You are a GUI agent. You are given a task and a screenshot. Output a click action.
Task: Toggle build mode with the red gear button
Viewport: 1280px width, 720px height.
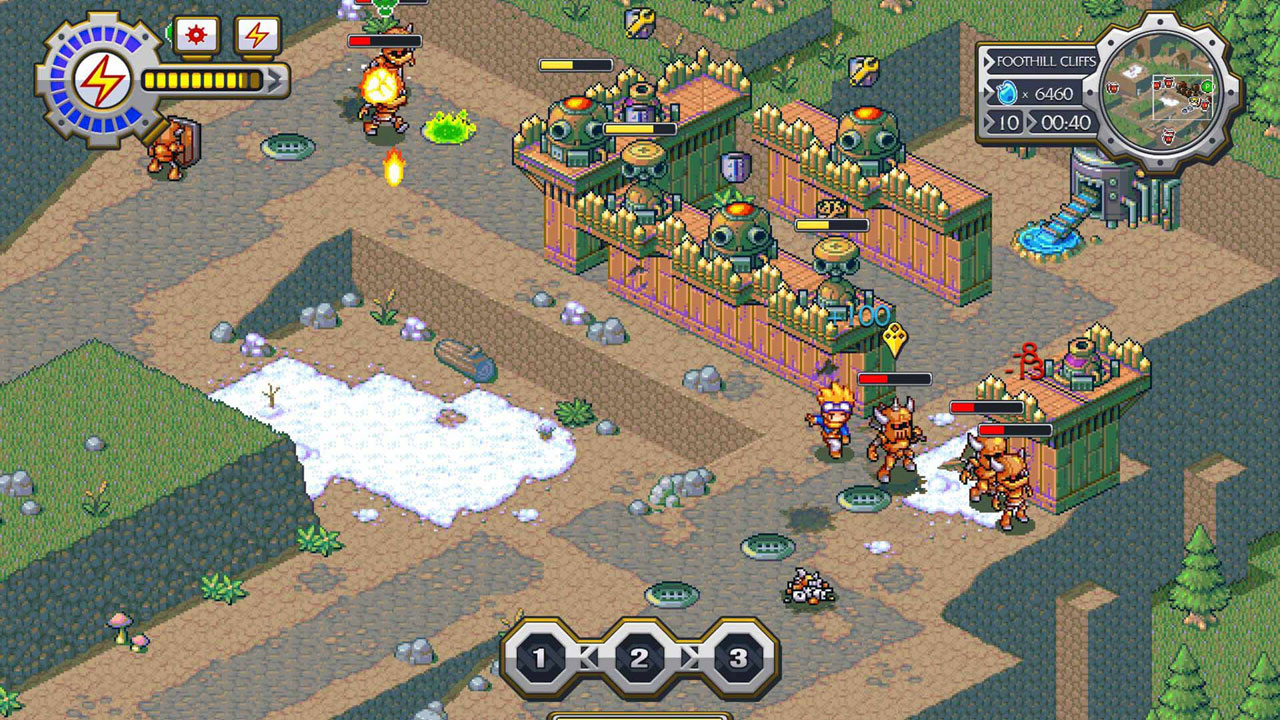tap(196, 35)
